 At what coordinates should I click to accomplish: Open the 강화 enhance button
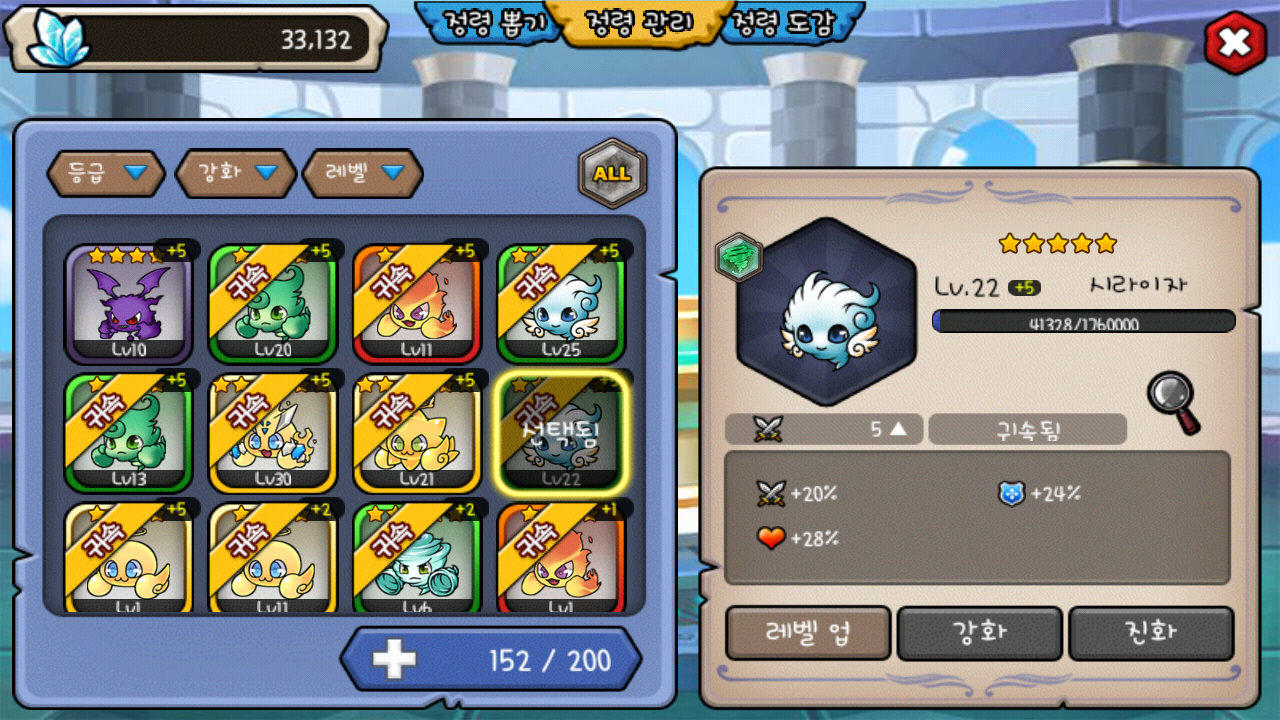coord(980,632)
